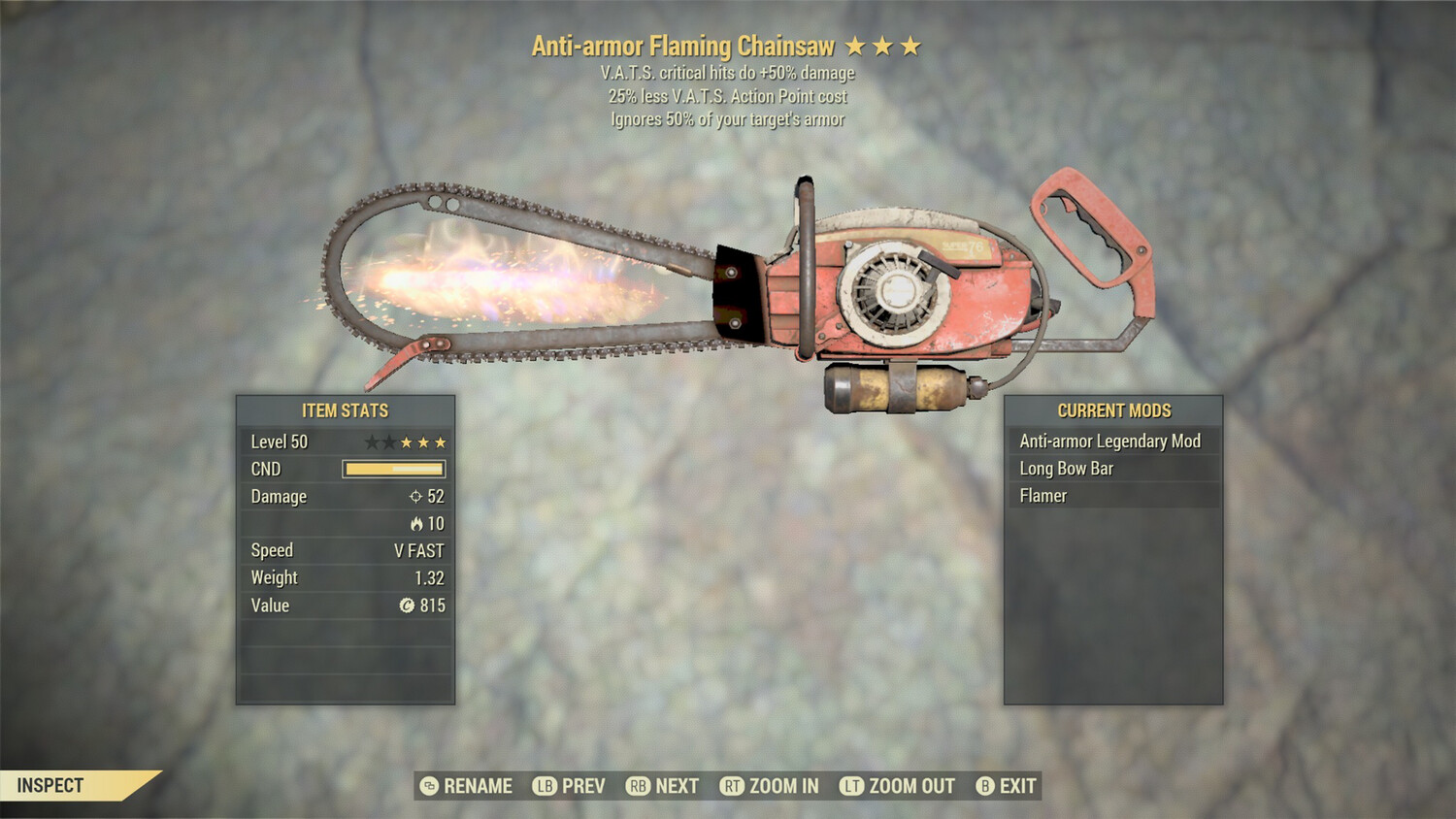Click the B button icon for EXIT
Screen dimensions: 1456x819
coord(984,786)
